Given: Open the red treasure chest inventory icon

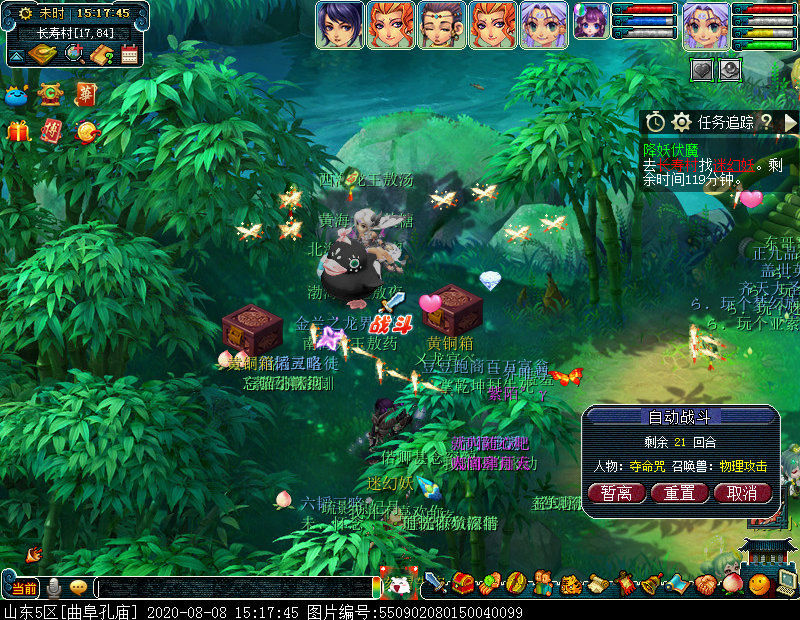Looking at the screenshot, I should coord(463,582).
